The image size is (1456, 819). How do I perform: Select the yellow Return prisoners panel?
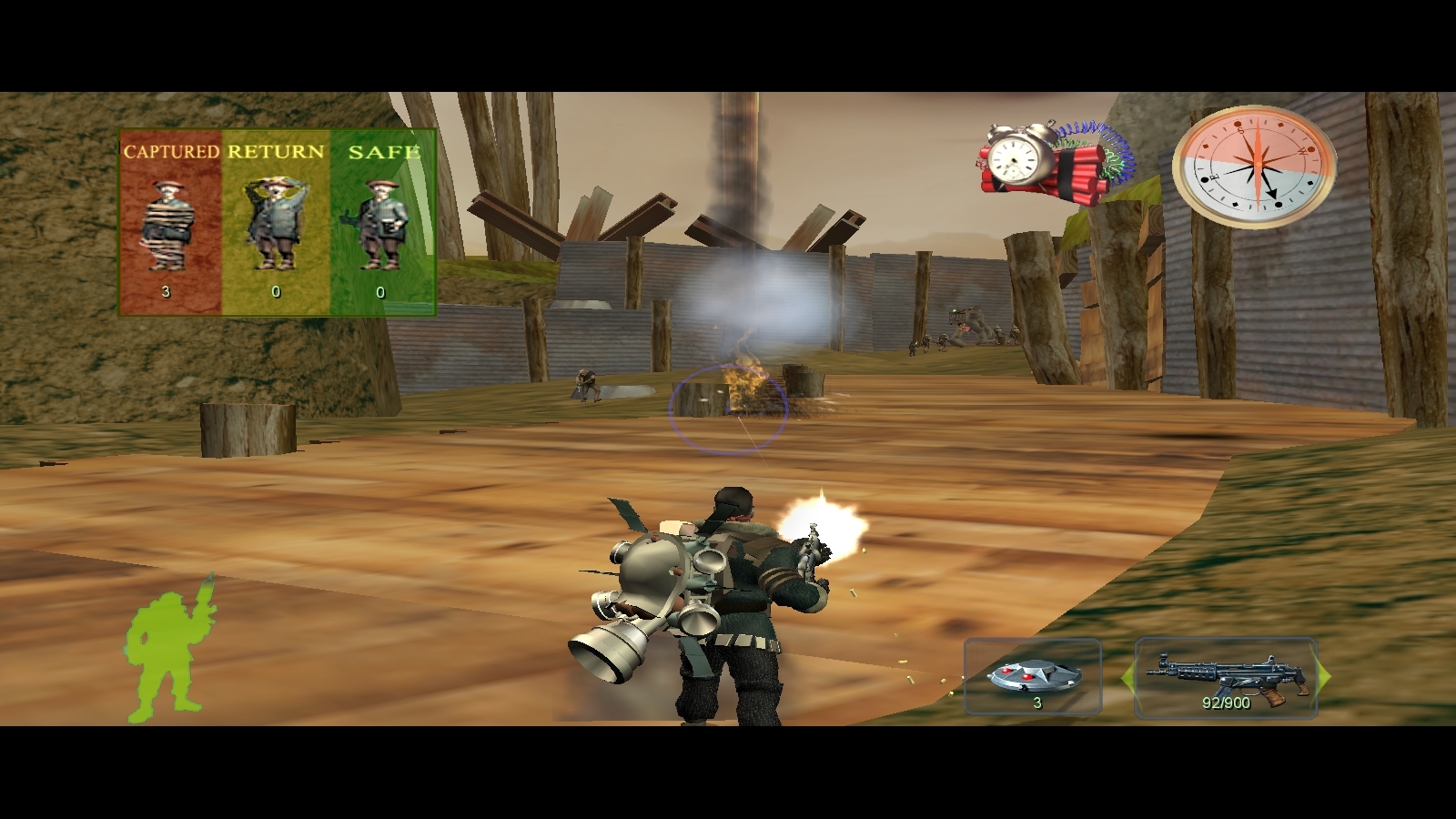(275, 223)
